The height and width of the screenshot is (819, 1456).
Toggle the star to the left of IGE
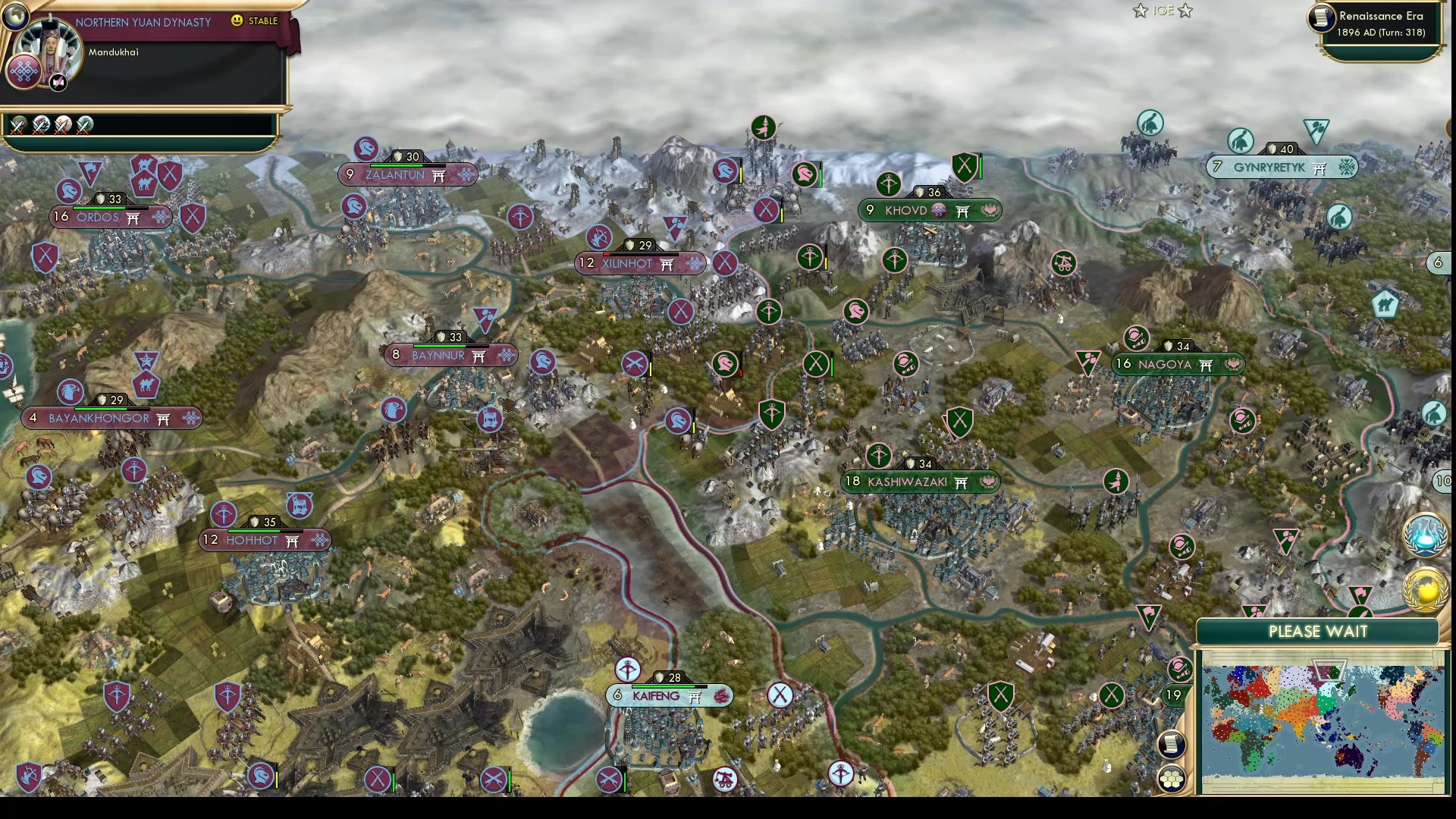point(1140,11)
